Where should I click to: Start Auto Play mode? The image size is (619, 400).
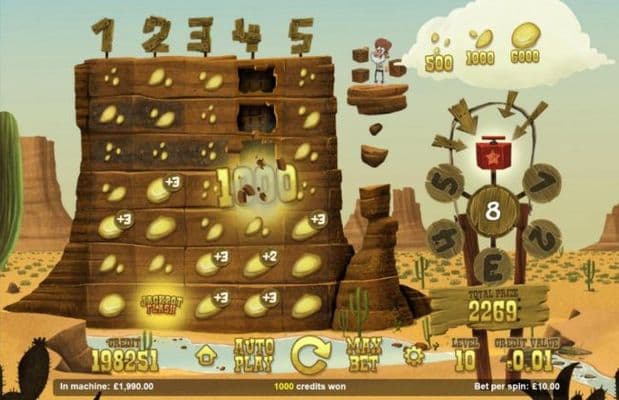[253, 356]
